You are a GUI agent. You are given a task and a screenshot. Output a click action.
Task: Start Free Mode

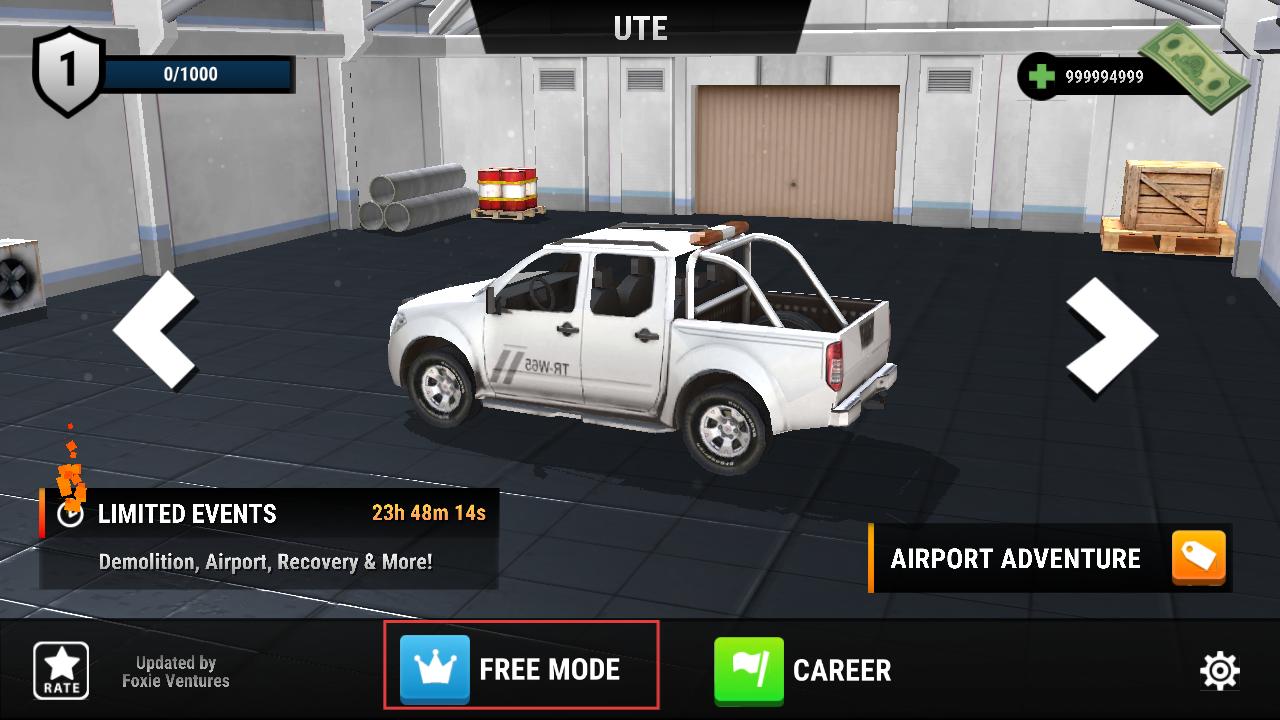tap(520, 668)
